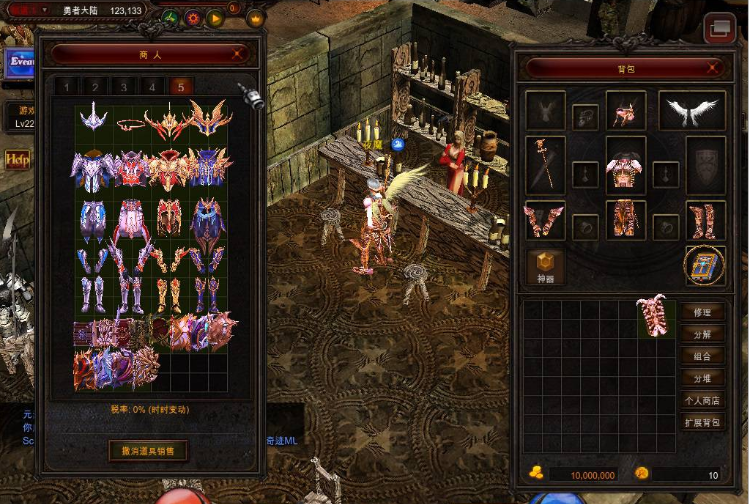The height and width of the screenshot is (504, 749).
Task: Select merchant page tab 5
Action: point(181,87)
